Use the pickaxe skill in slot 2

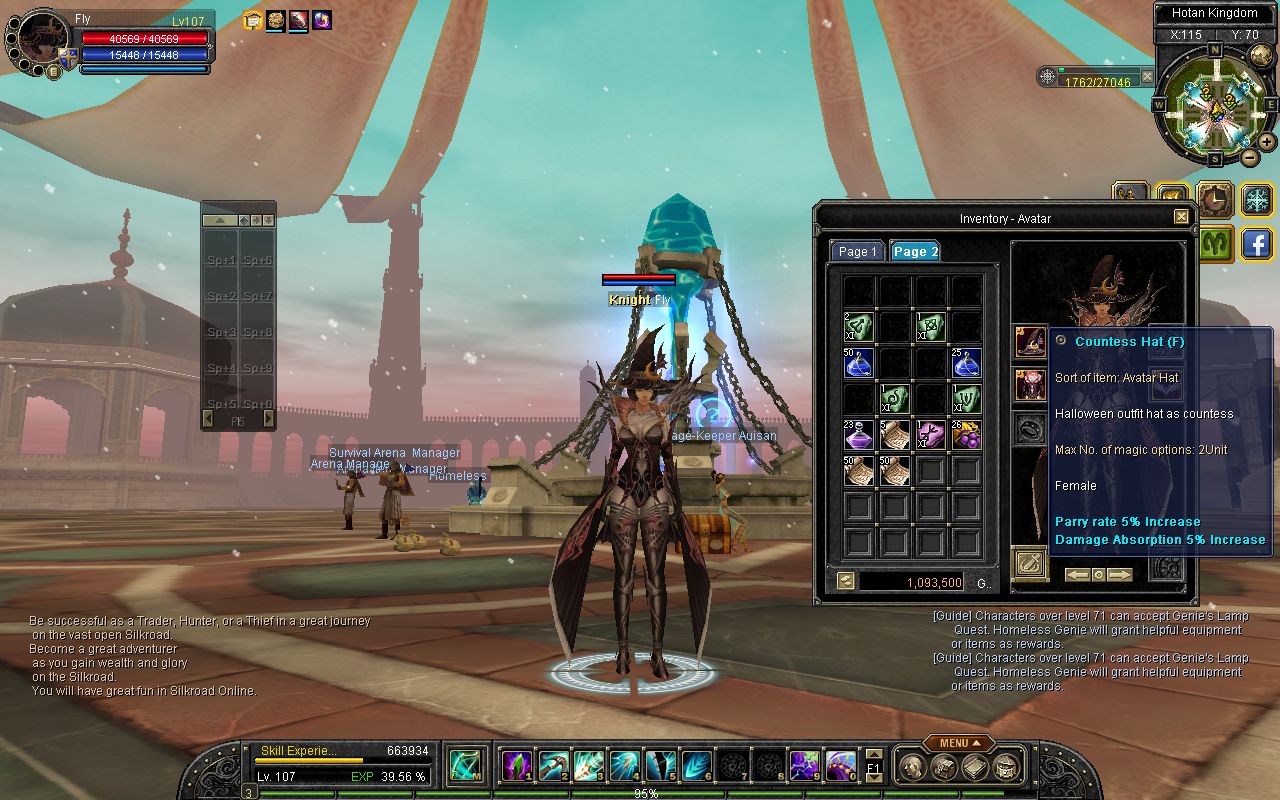(x=553, y=766)
